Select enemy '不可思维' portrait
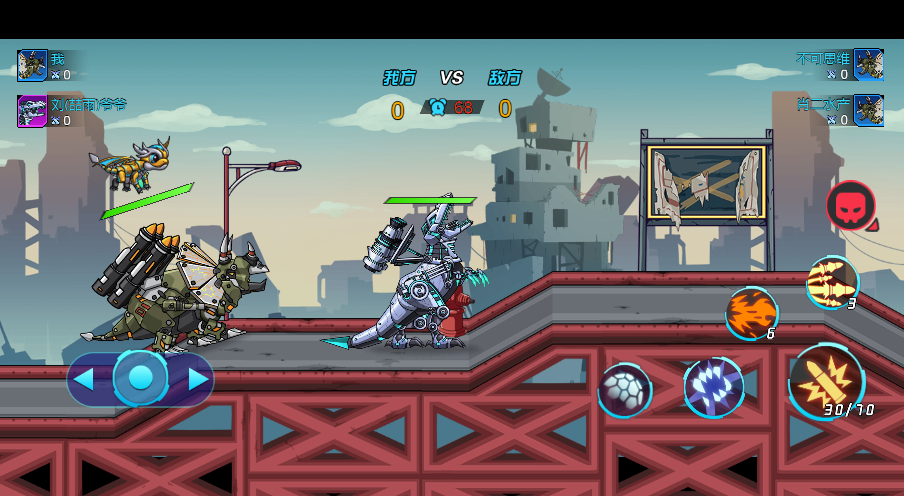This screenshot has width=904, height=496. pos(868,65)
